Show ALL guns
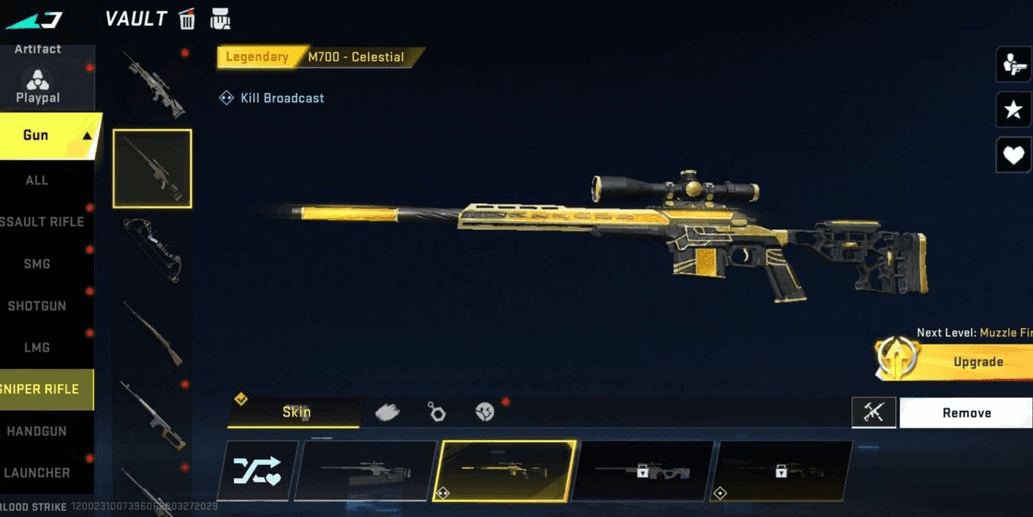Screen dimensions: 1033x517 [37, 180]
